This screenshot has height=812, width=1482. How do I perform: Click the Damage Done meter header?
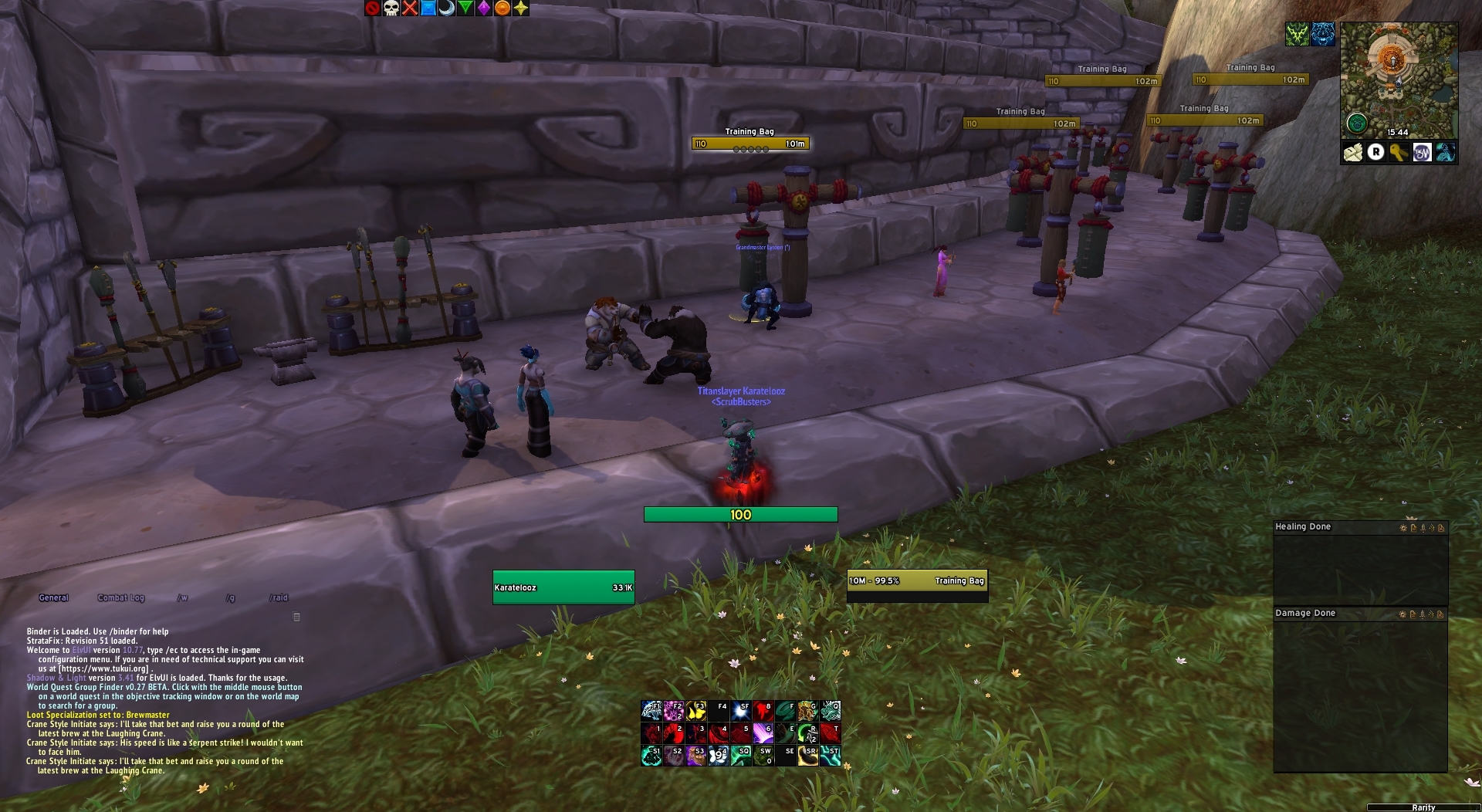click(x=1305, y=614)
